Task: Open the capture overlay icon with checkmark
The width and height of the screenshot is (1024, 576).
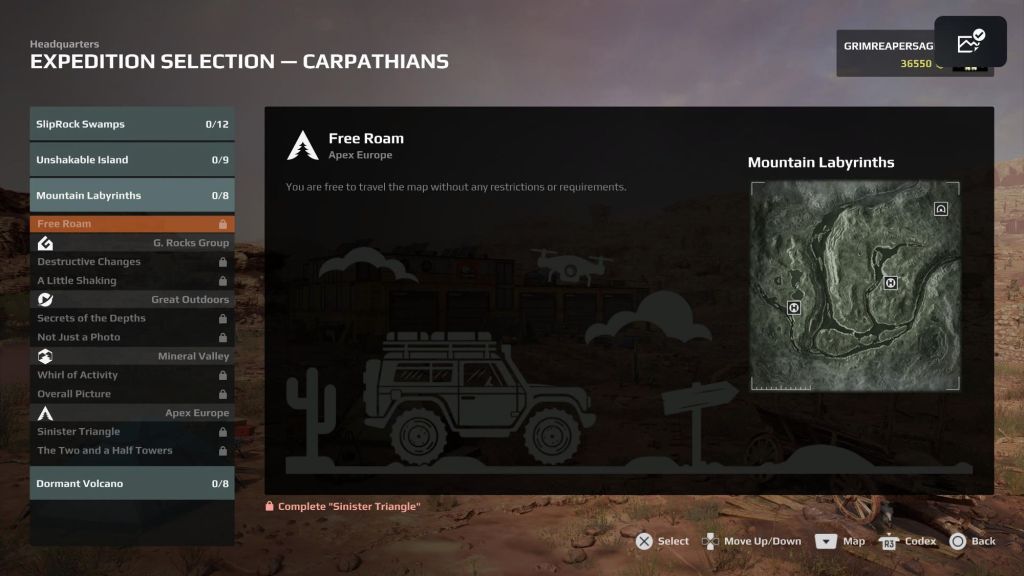Action: click(970, 42)
